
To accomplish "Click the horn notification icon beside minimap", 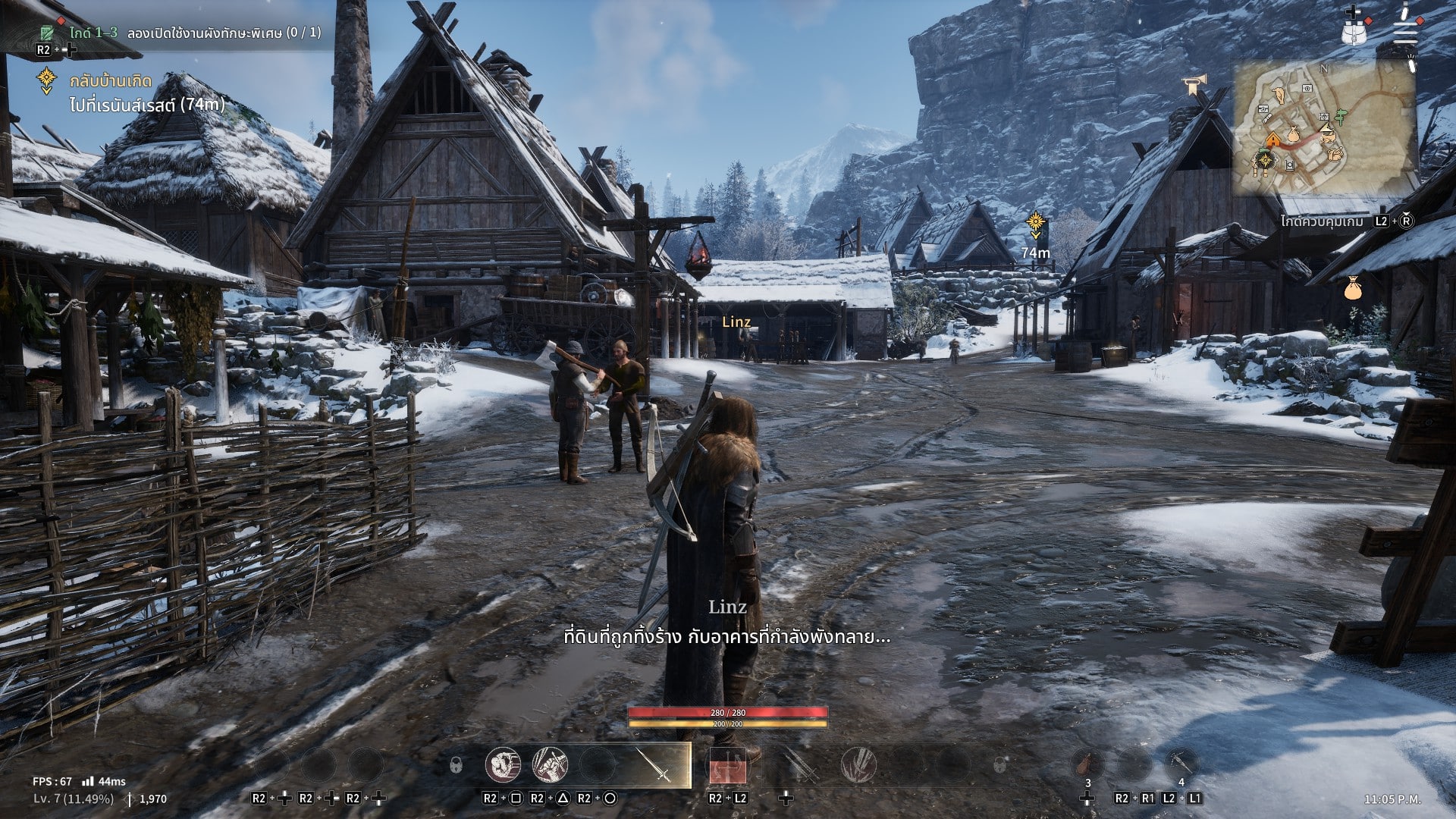I will point(1194,83).
